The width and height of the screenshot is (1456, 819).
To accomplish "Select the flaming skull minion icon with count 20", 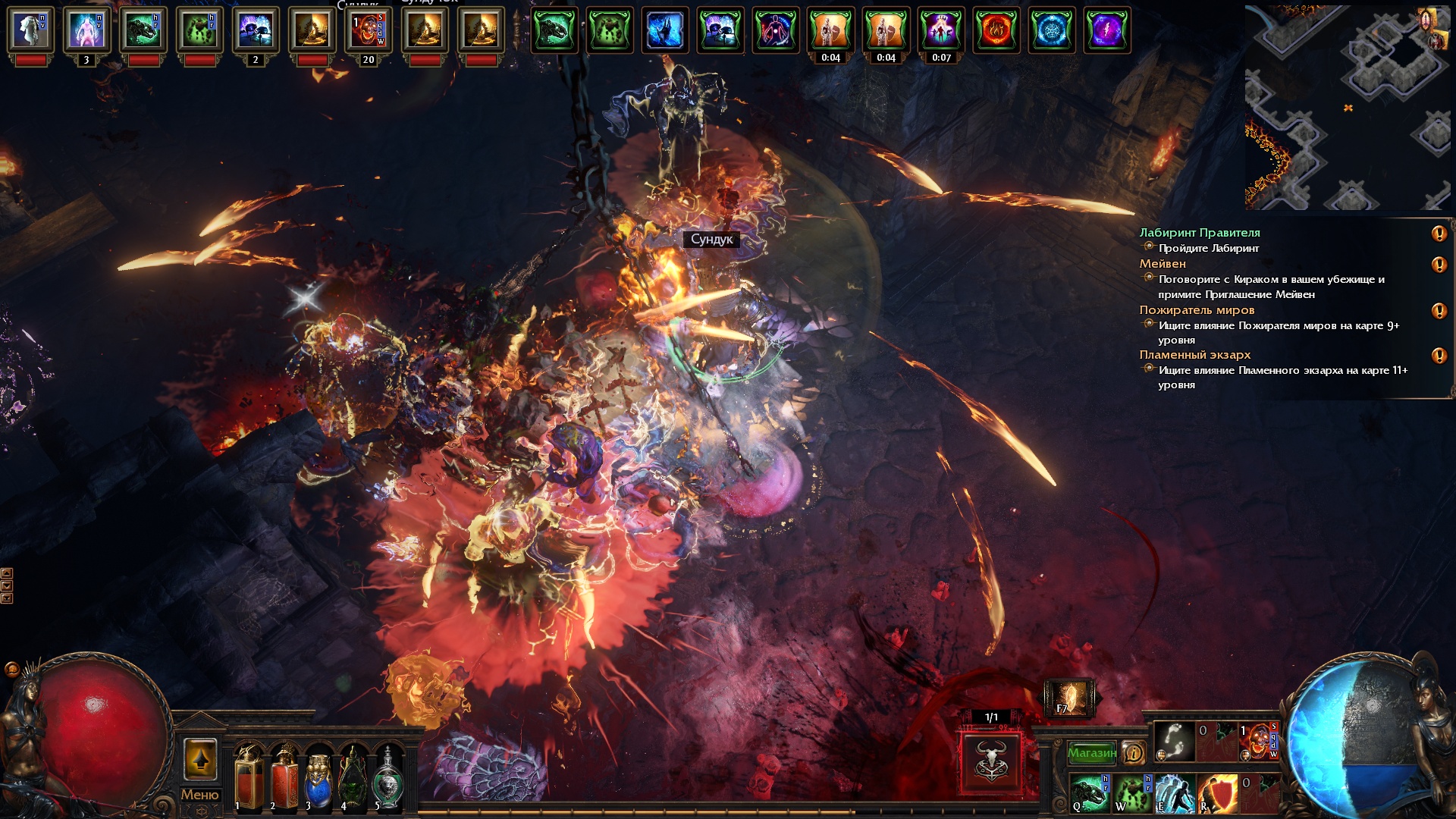I will point(369,30).
